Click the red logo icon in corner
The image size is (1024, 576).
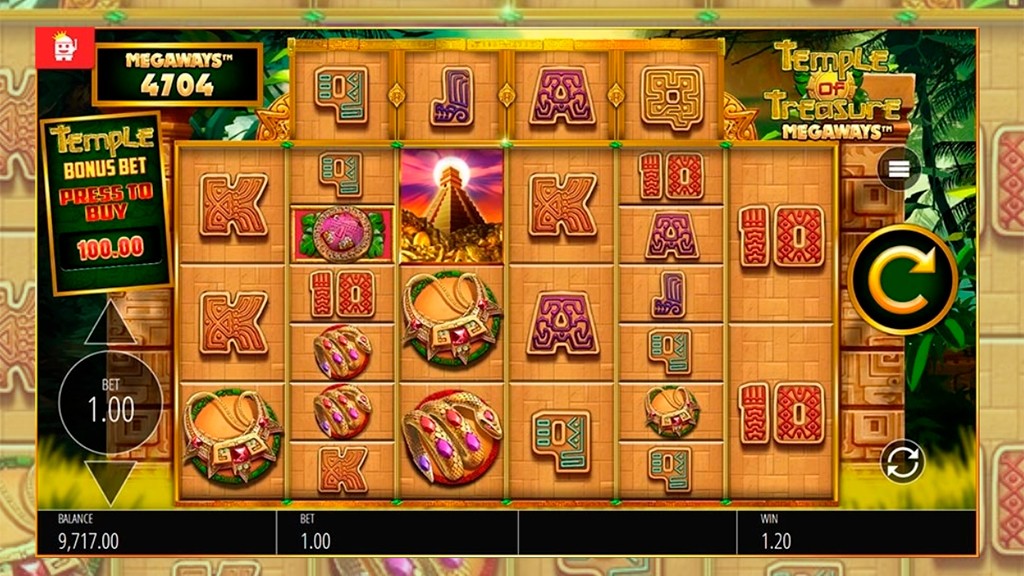pyautogui.click(x=65, y=47)
